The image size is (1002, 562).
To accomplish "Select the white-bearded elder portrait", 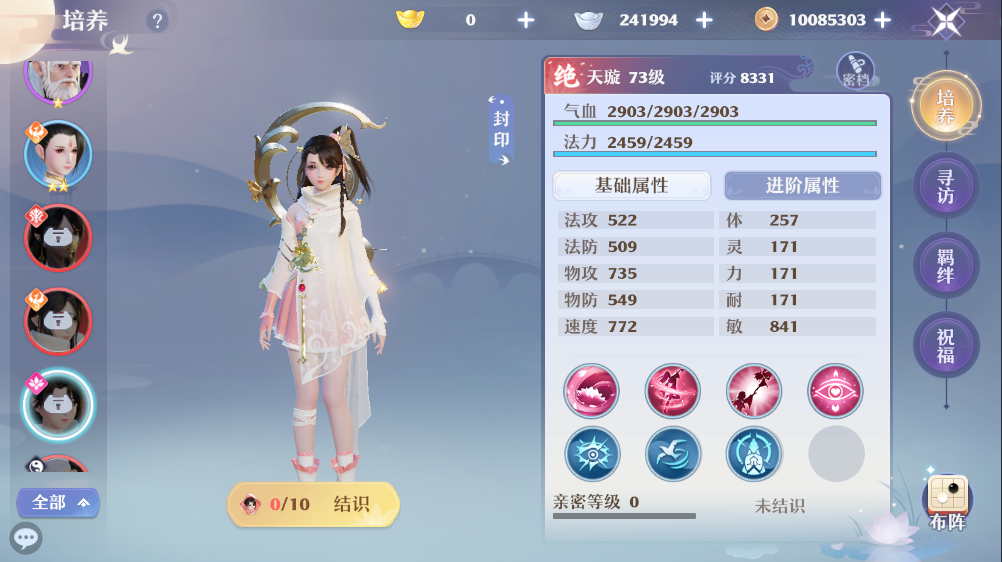I will pyautogui.click(x=57, y=72).
